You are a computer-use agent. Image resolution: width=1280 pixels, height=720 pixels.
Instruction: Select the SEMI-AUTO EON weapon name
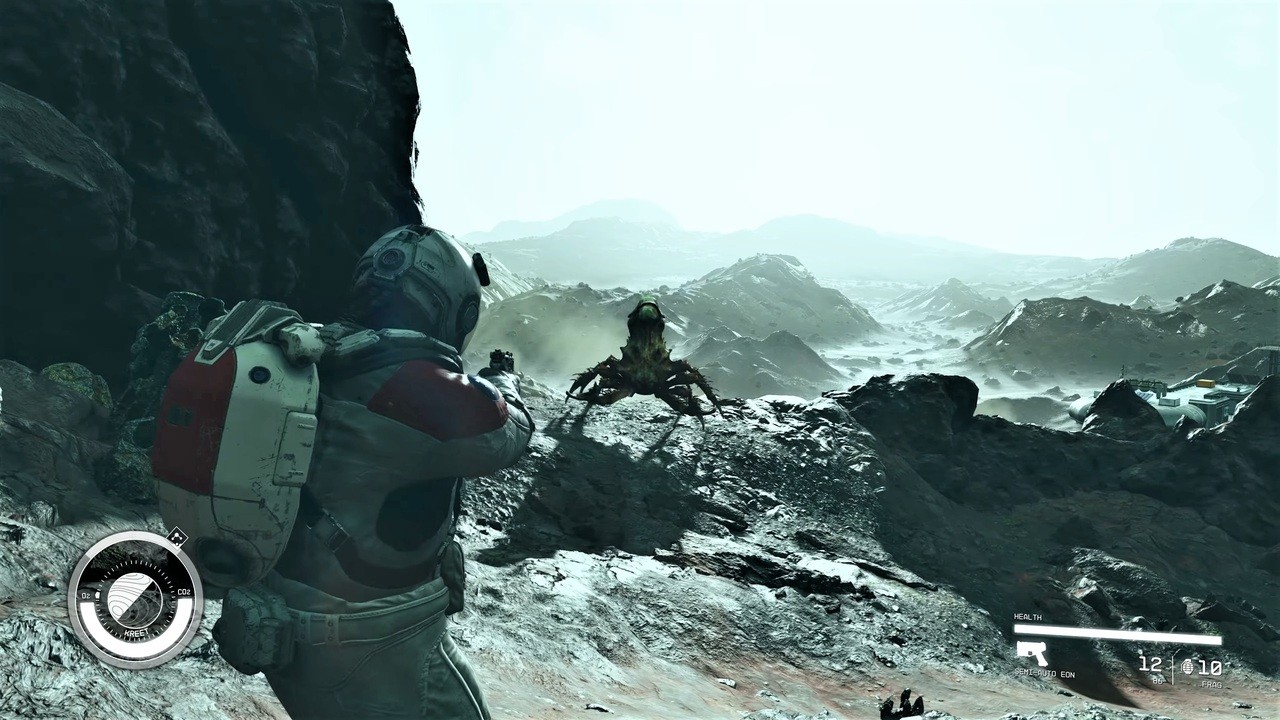pos(1044,673)
